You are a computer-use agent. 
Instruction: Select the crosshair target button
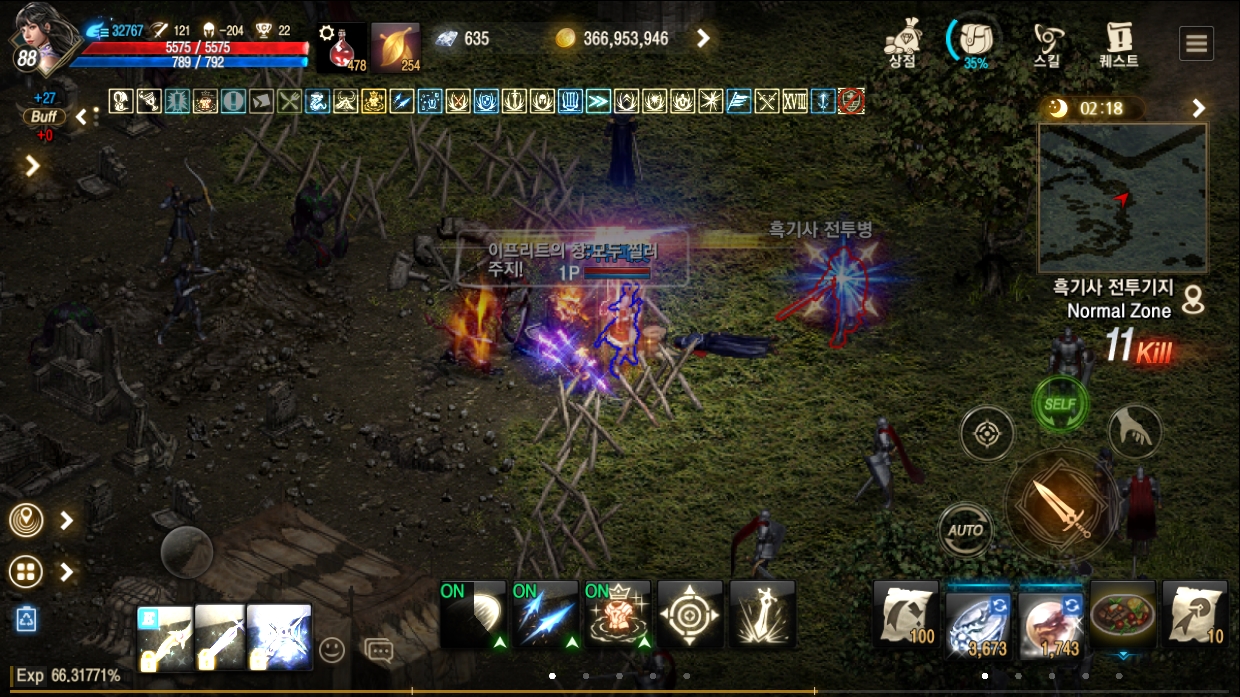987,434
